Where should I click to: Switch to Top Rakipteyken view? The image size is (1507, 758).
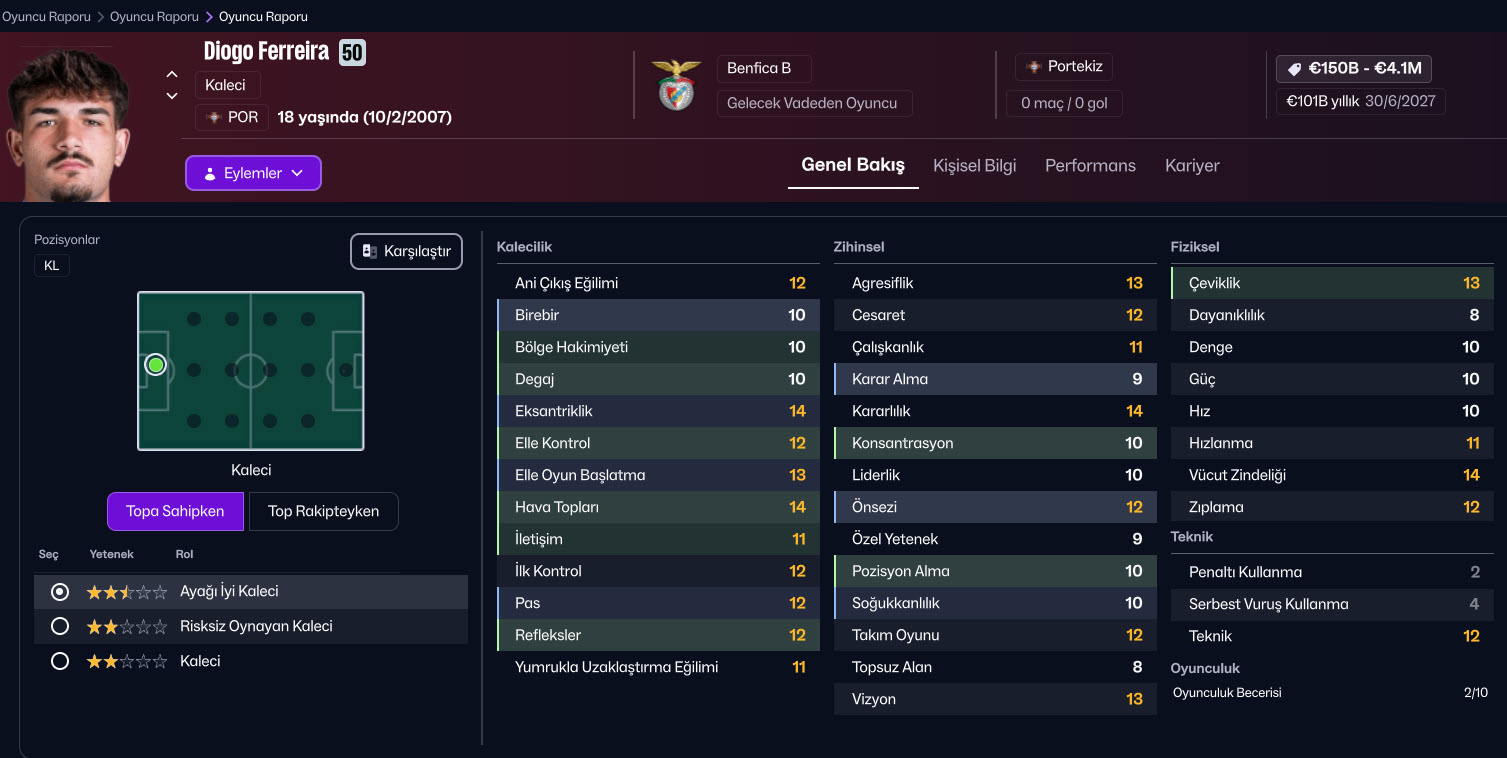tap(323, 511)
